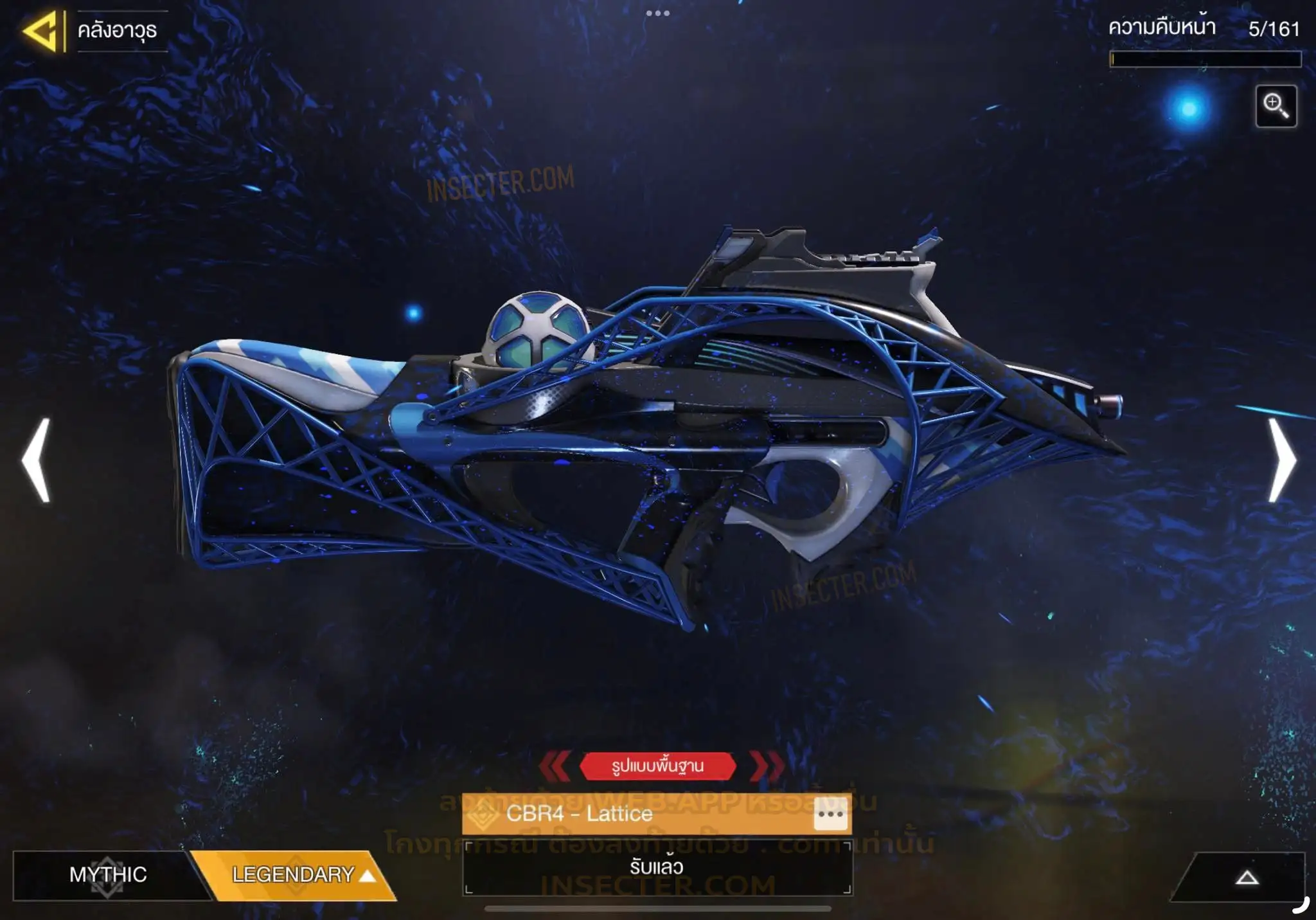Expand the bottom-right up-arrow panel
This screenshot has width=1316, height=920.
[x=1246, y=878]
